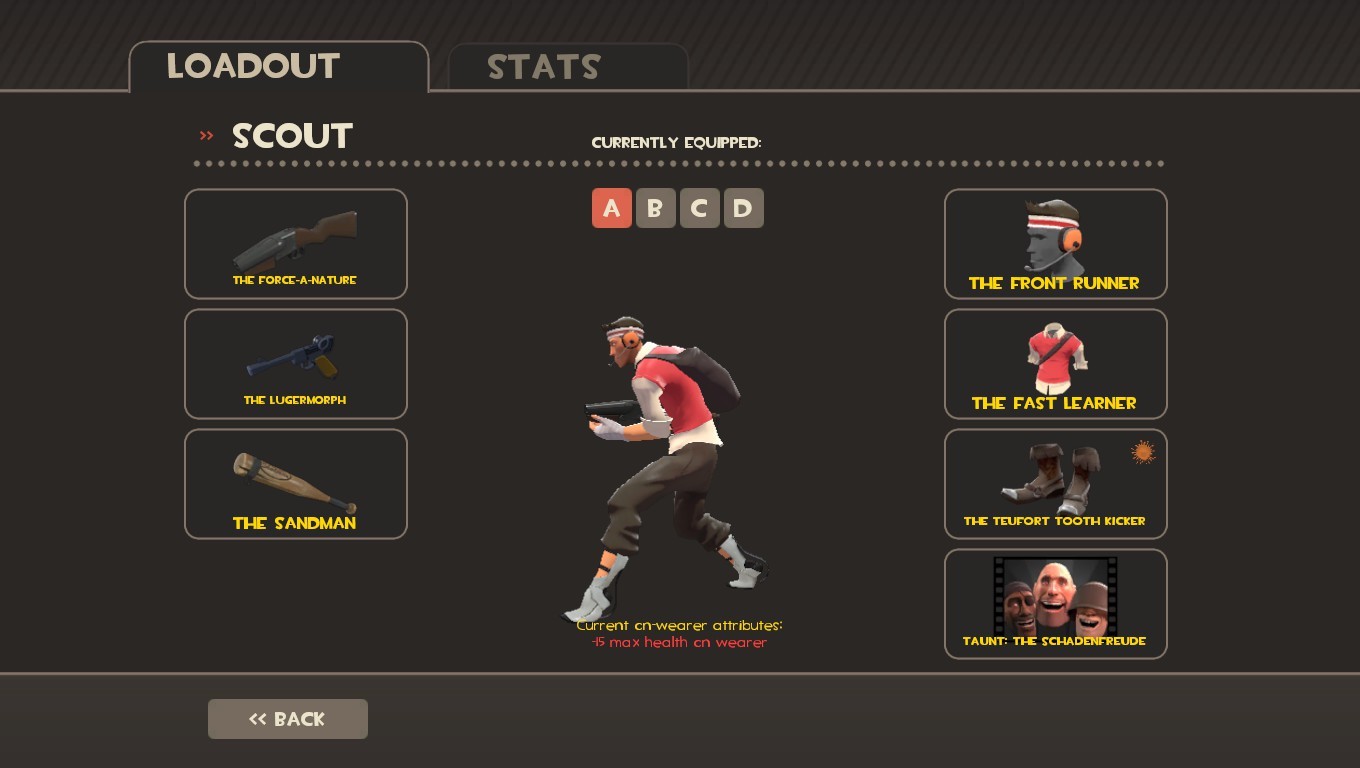Select loadout preset D
Image resolution: width=1360 pixels, height=768 pixels.
click(744, 208)
